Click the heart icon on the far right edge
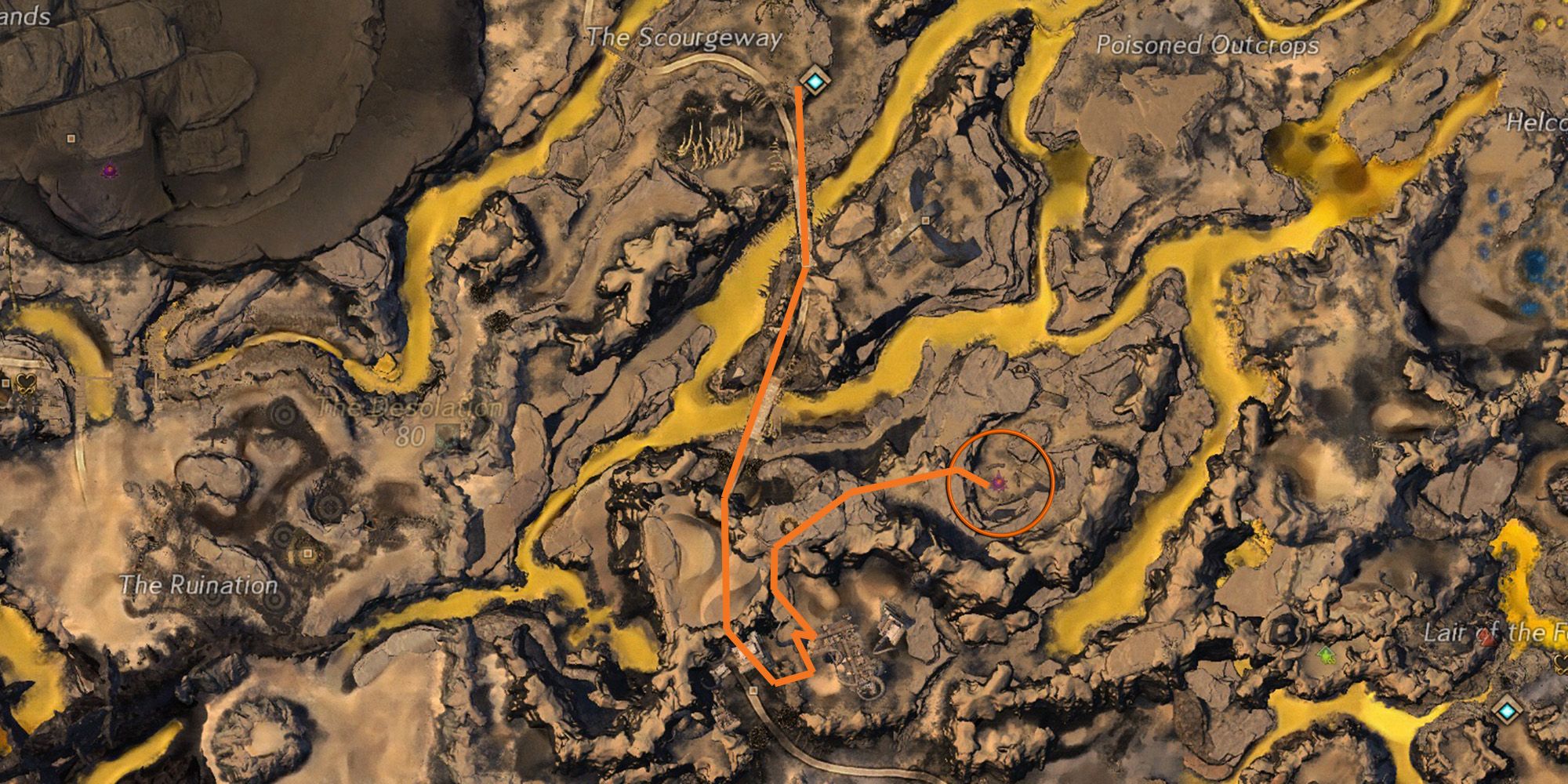The width and height of the screenshot is (1568, 784). (1561, 665)
